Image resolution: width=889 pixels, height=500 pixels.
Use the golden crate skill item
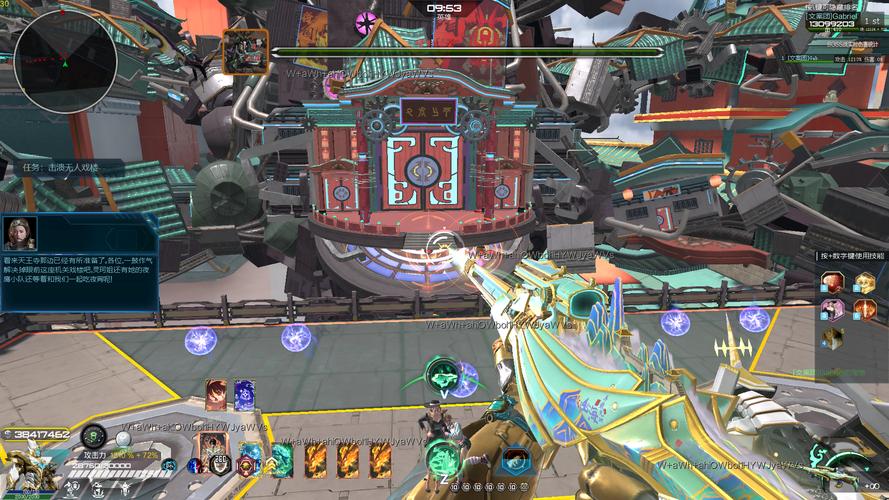tap(864, 283)
